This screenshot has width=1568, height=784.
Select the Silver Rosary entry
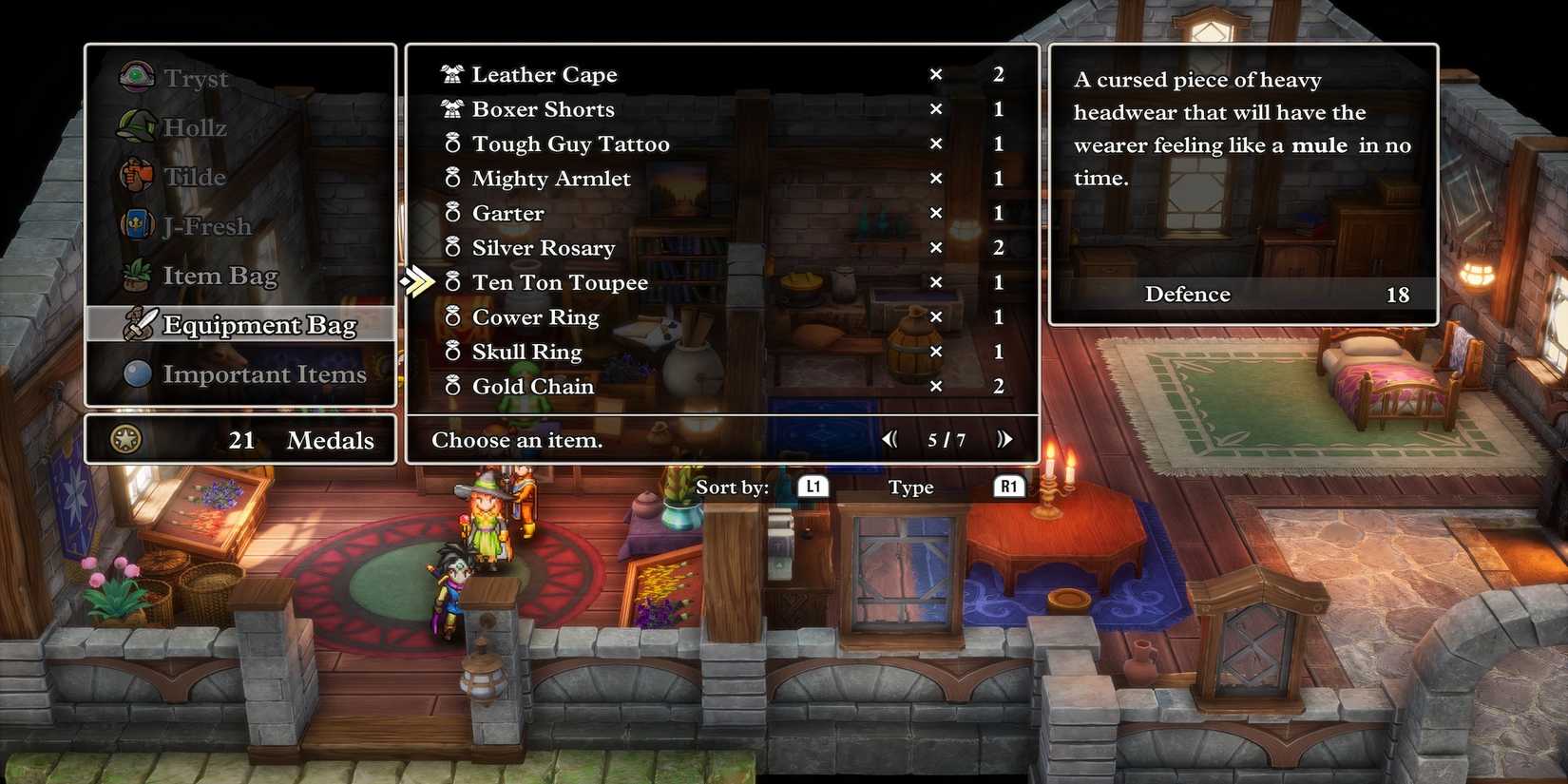(x=543, y=247)
